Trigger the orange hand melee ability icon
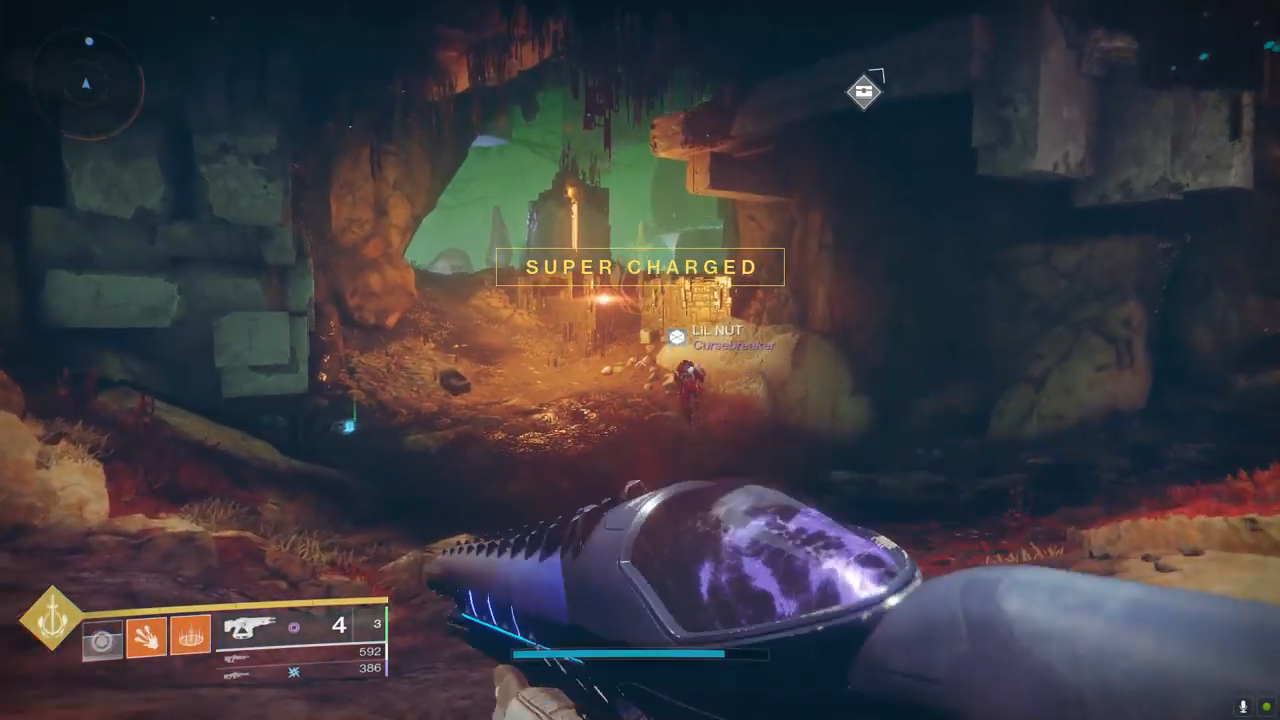The height and width of the screenshot is (720, 1280). tap(146, 636)
